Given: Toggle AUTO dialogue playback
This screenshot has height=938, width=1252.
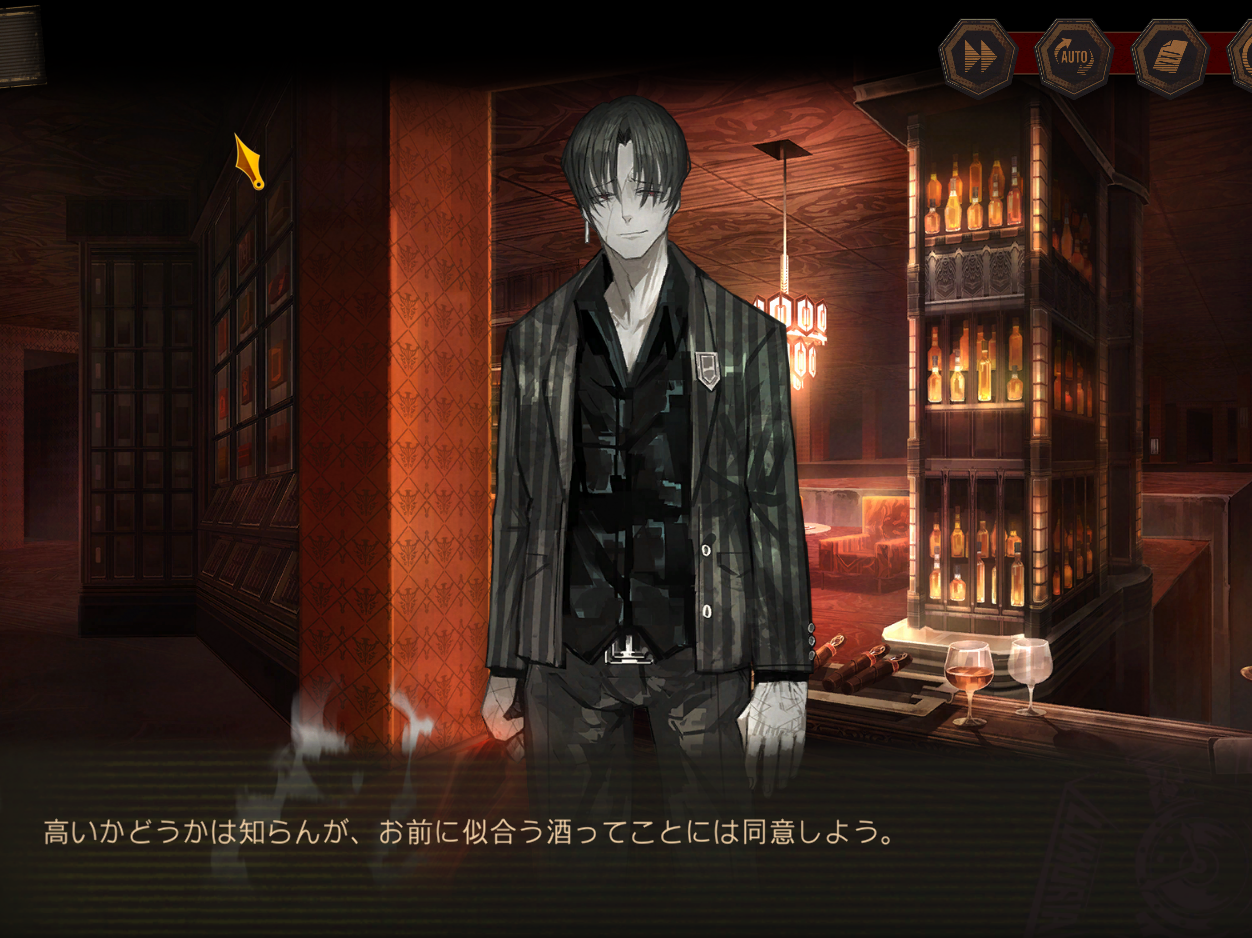Looking at the screenshot, I should 1074,58.
